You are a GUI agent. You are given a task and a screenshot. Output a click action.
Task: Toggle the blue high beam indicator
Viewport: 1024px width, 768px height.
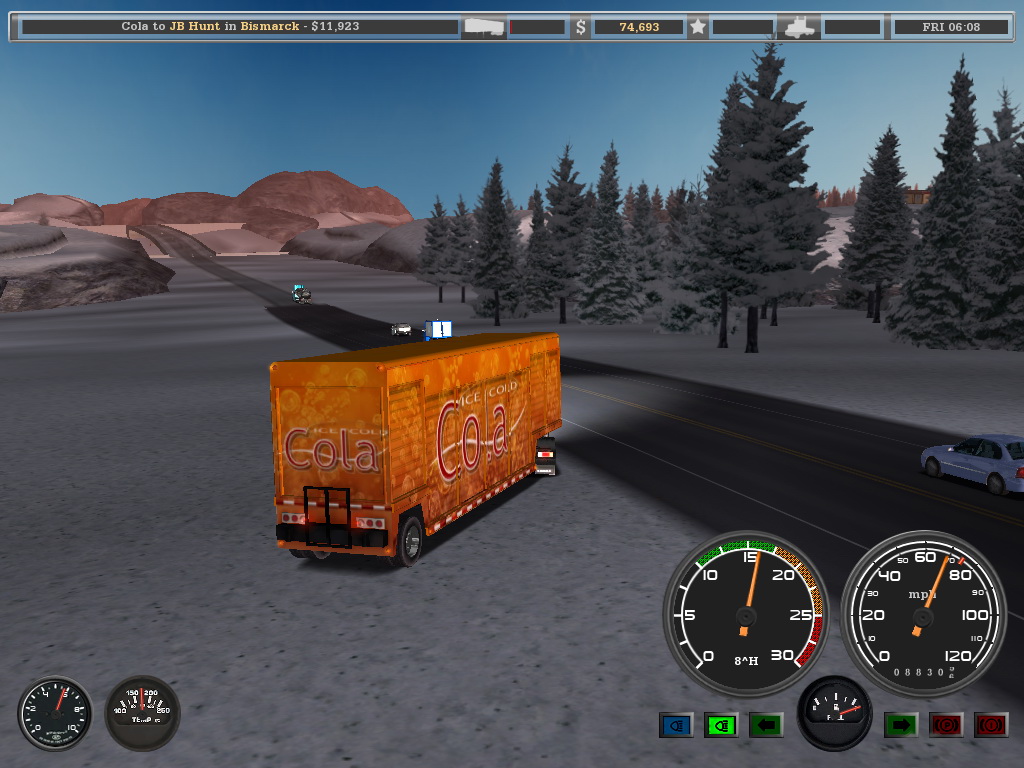[x=677, y=724]
